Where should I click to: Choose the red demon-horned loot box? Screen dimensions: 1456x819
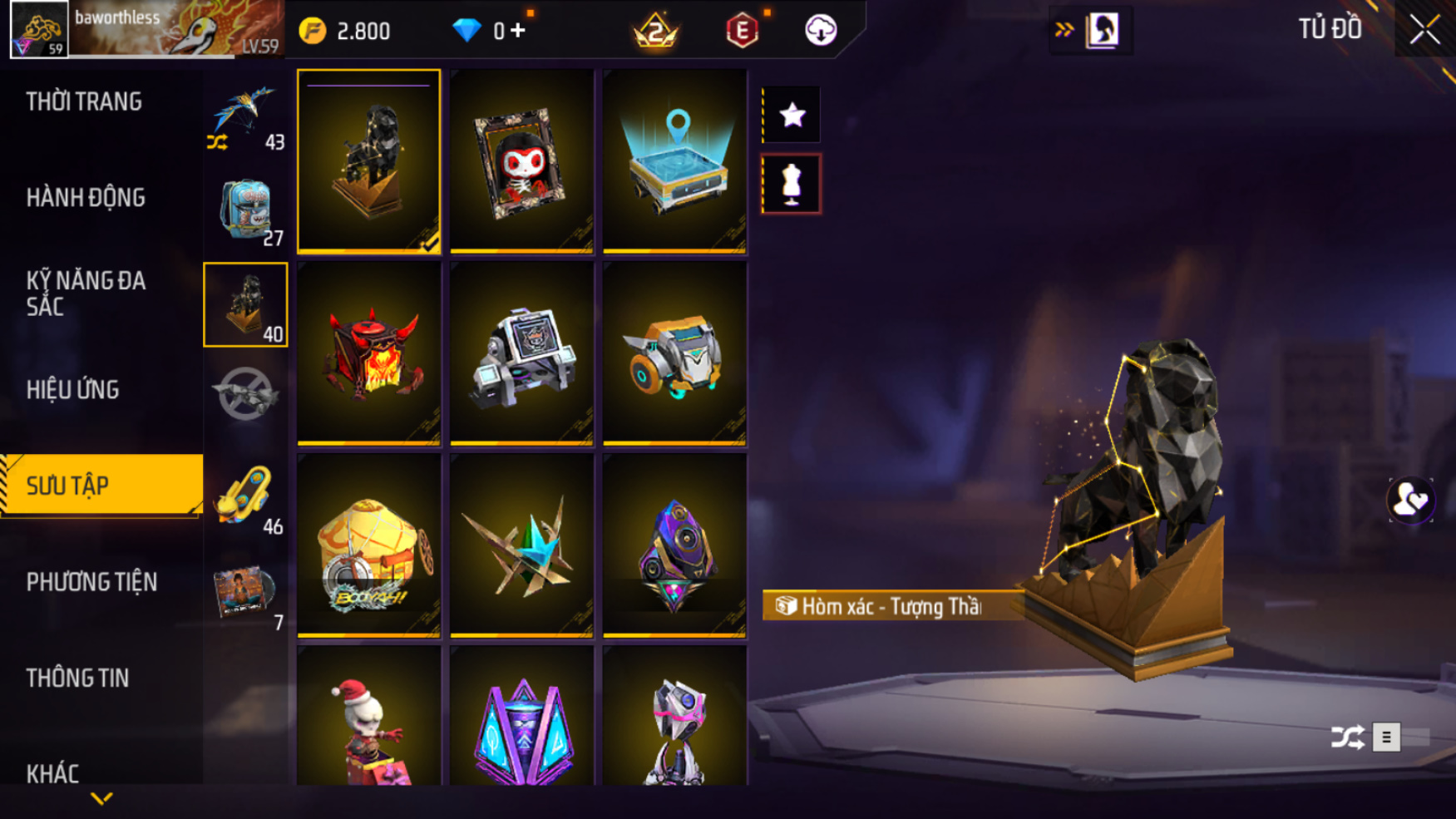[369, 353]
